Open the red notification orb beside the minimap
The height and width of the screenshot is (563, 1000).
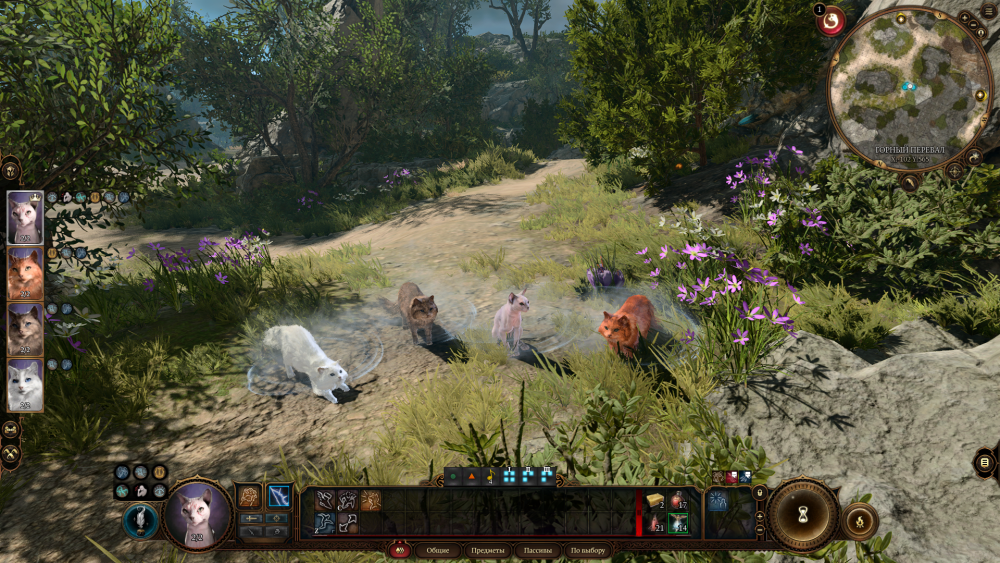[x=830, y=20]
